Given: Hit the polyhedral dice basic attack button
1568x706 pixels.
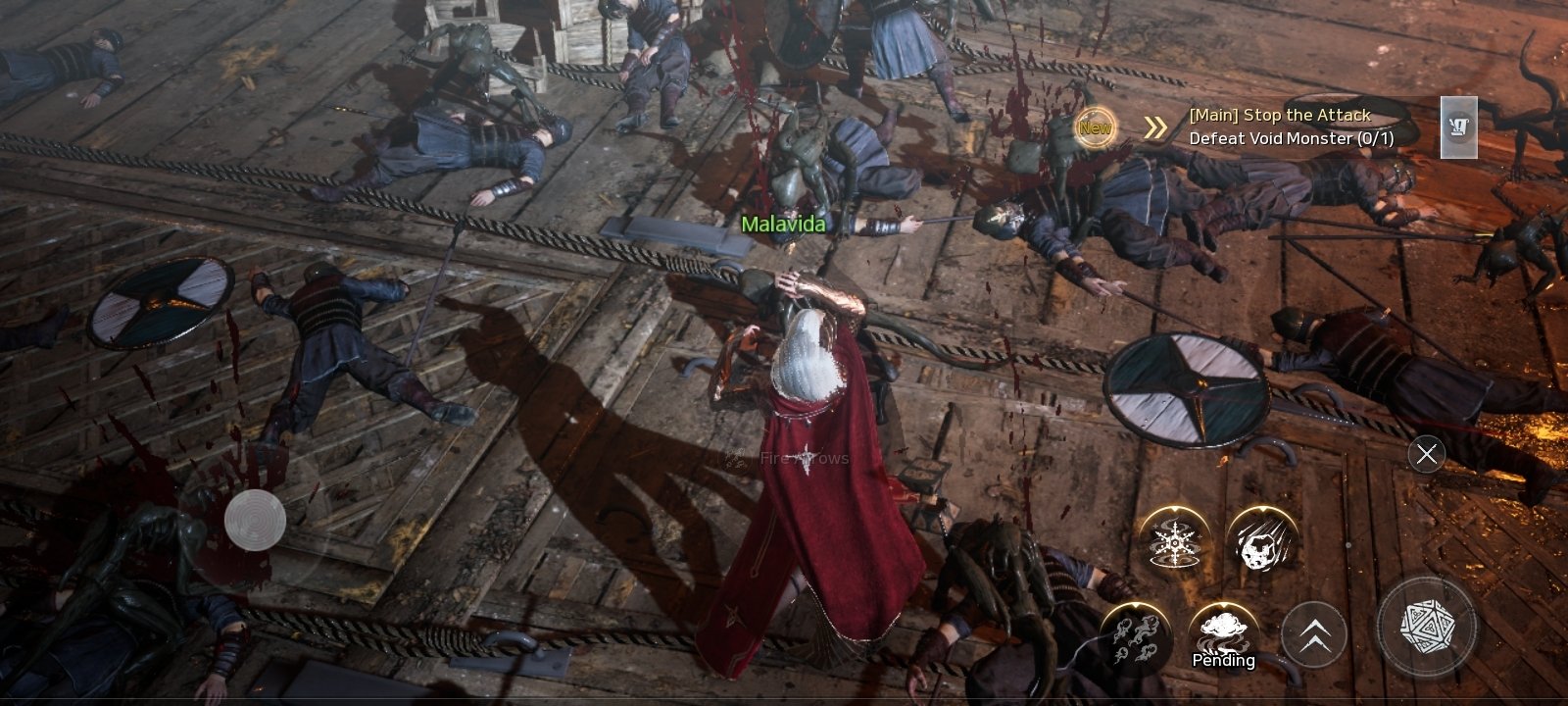Looking at the screenshot, I should pyautogui.click(x=1427, y=625).
